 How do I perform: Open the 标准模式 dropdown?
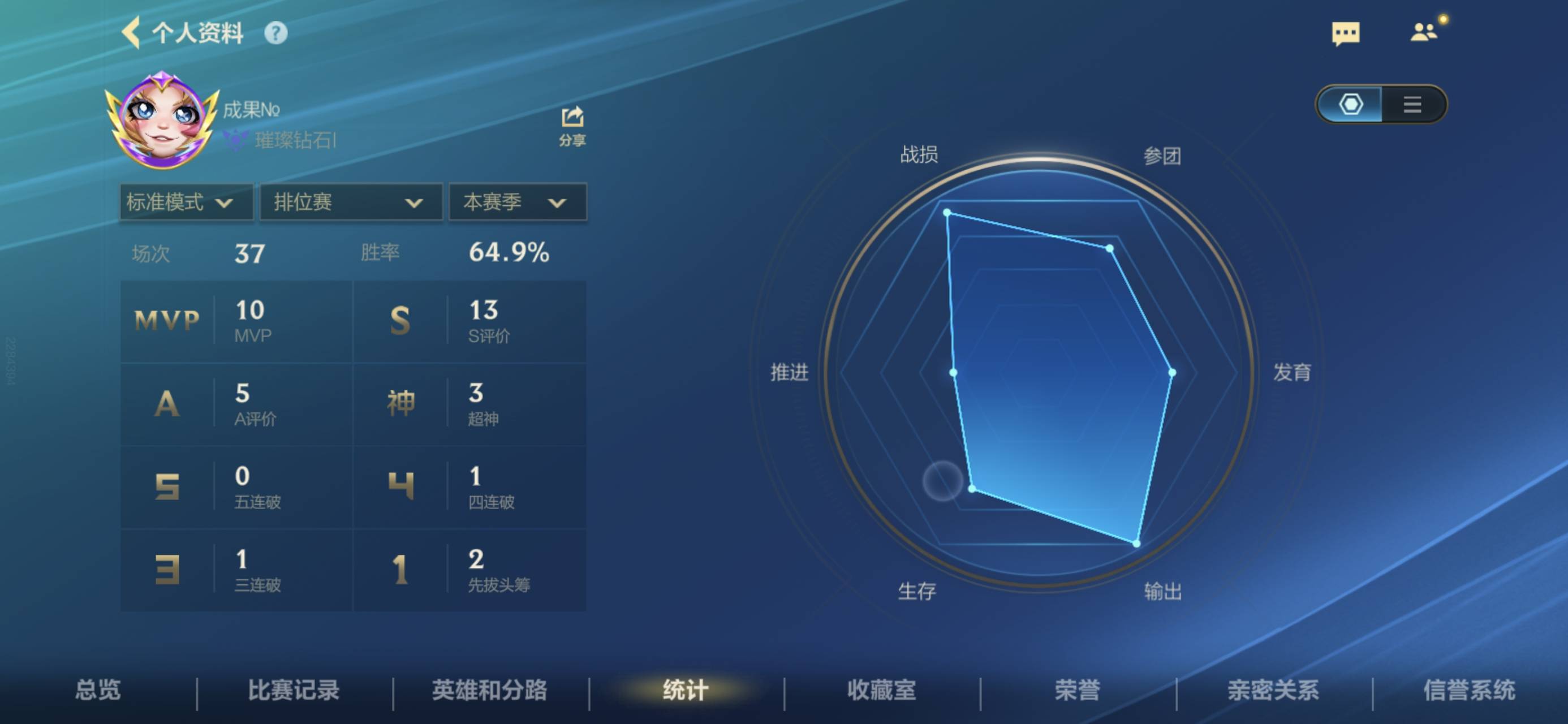pos(186,202)
